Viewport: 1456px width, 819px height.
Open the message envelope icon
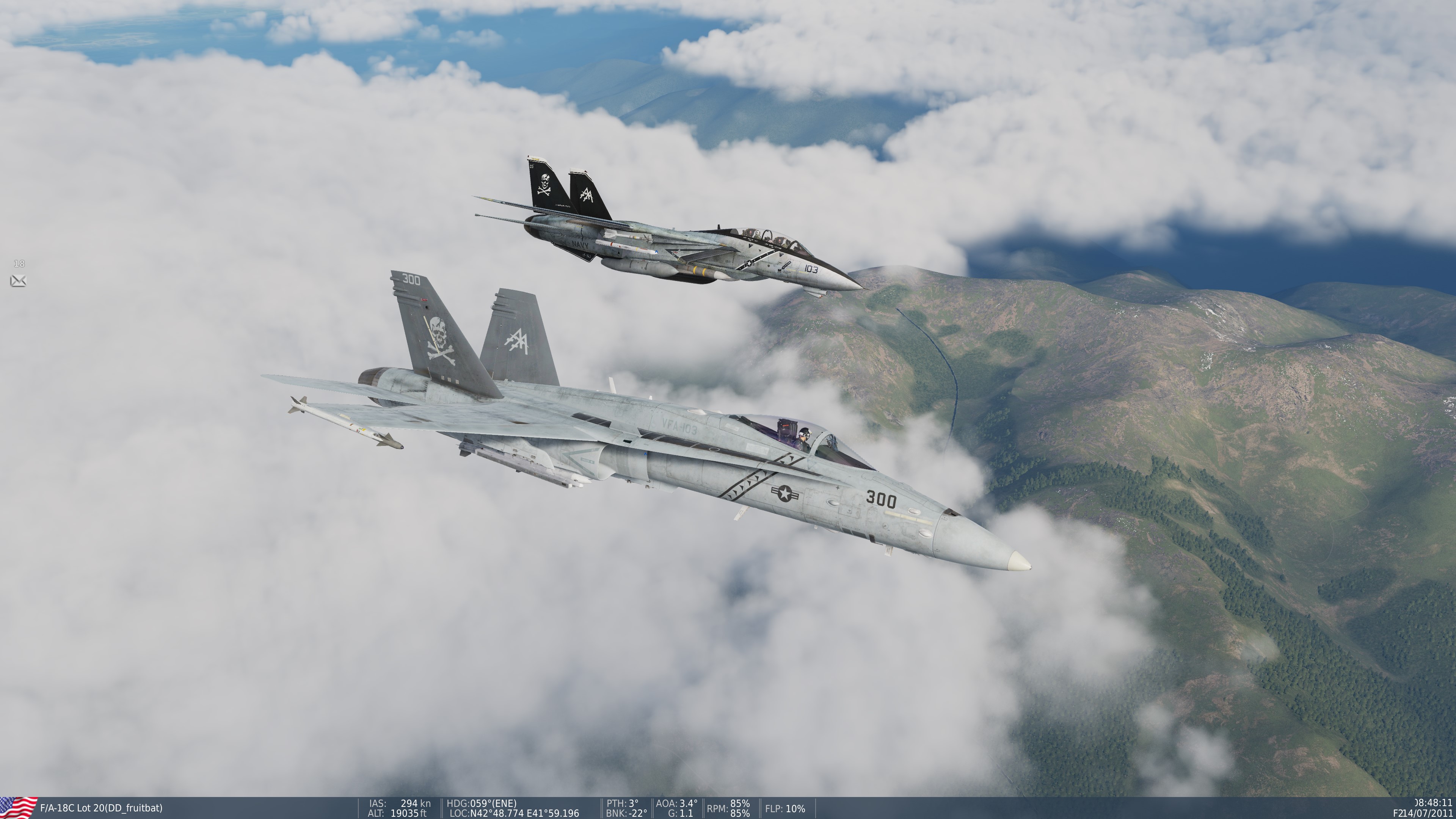point(18,280)
